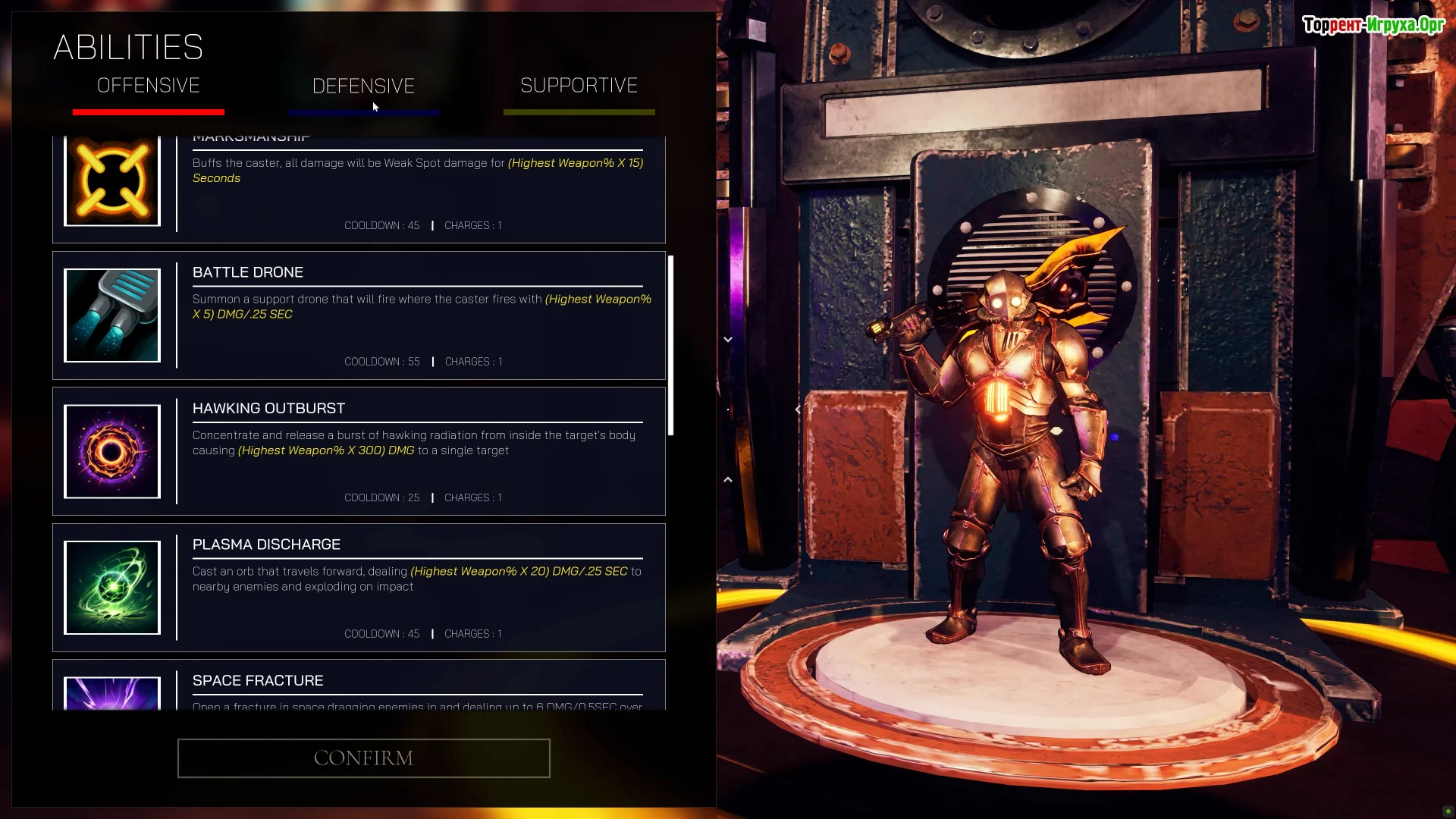Switch to the Offensive abilities tab
This screenshot has width=1456, height=819.
click(149, 86)
